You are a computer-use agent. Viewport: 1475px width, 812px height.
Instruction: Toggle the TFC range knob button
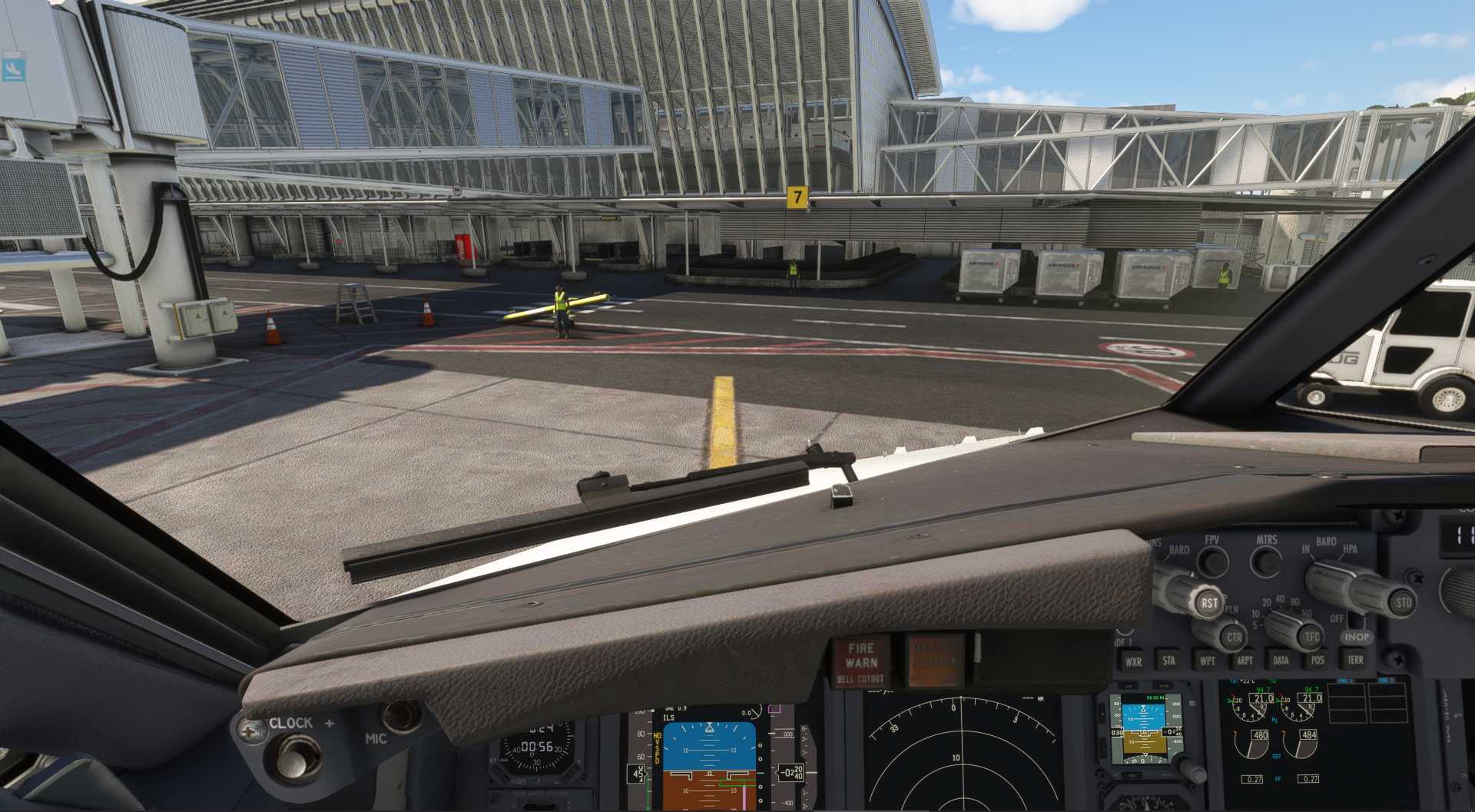pyautogui.click(x=1311, y=636)
